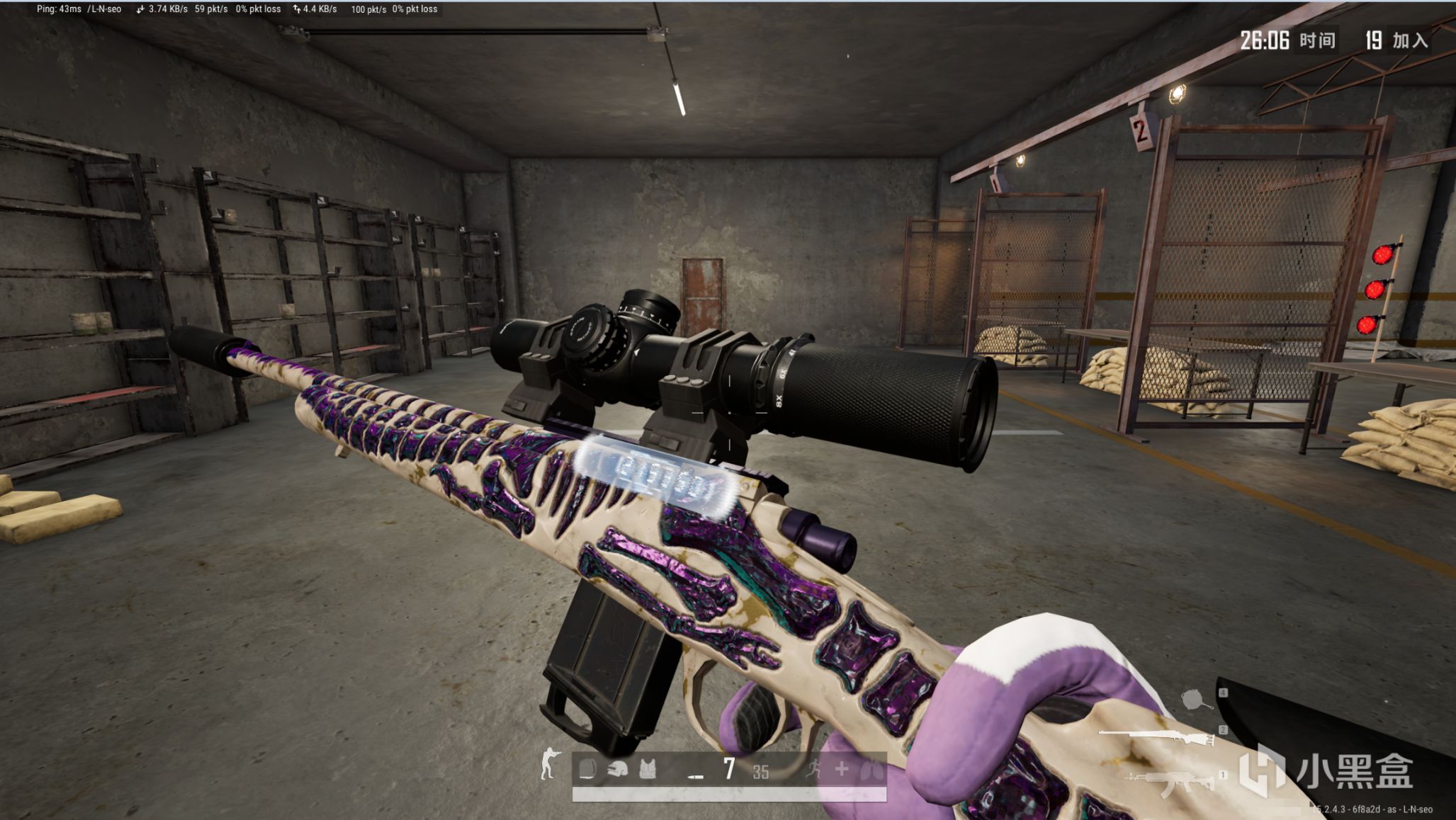Click the backpack capacity icon

pos(587,769)
